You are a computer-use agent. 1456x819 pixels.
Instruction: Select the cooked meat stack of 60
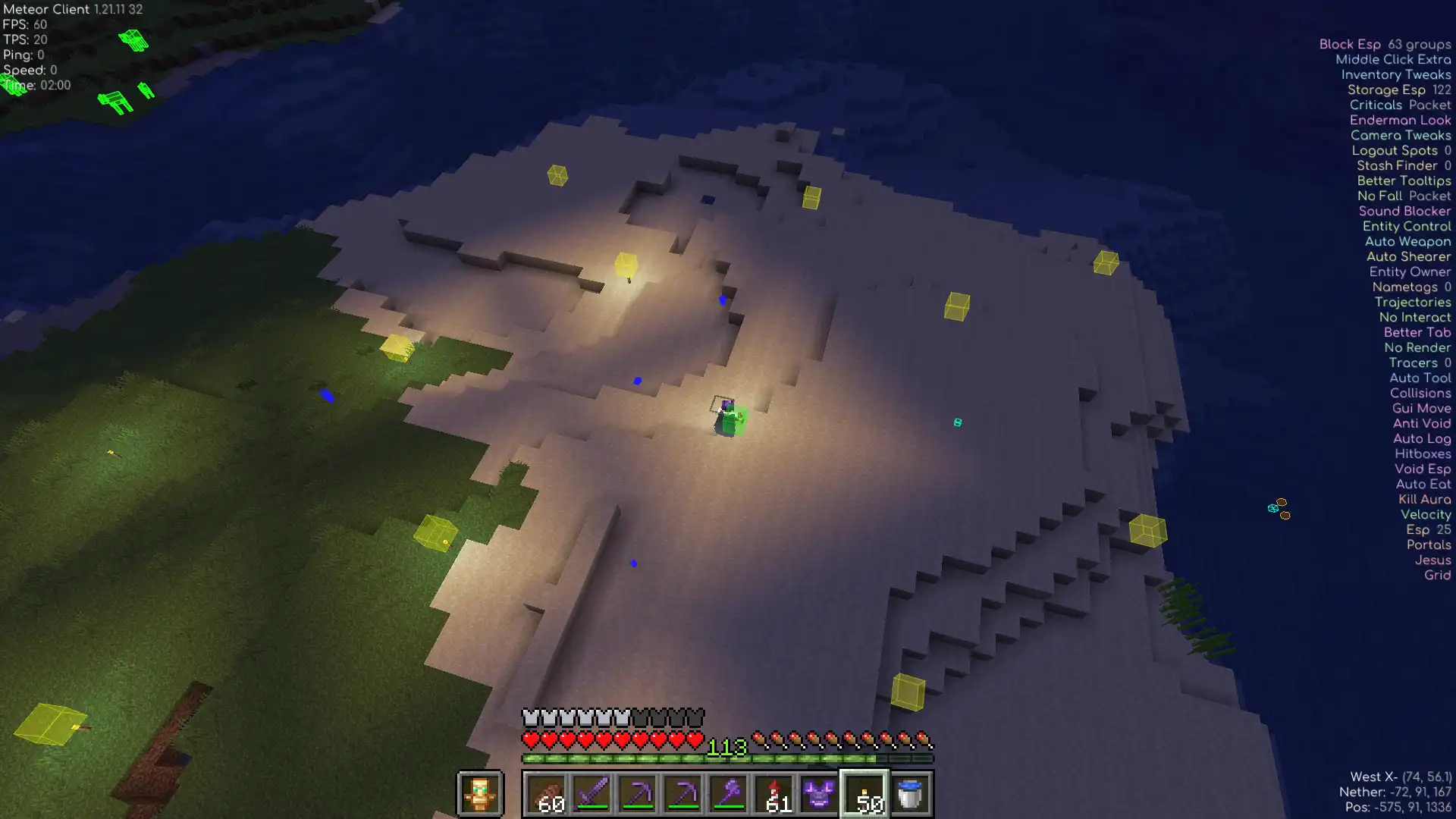546,794
